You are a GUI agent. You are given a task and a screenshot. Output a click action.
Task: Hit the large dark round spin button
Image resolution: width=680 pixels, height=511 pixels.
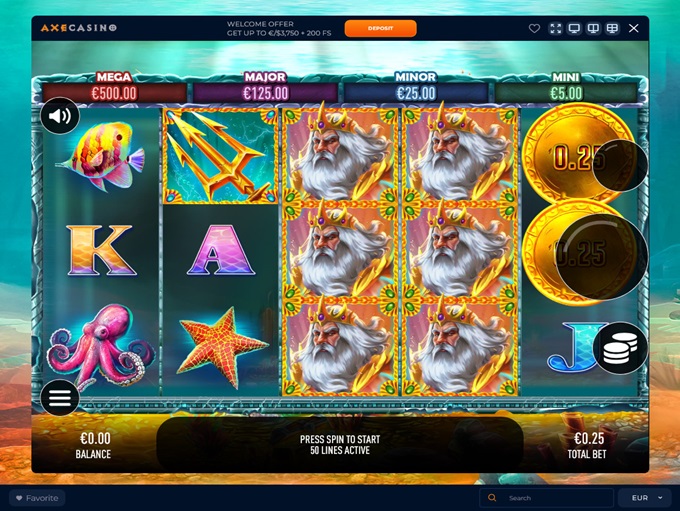coord(601,257)
